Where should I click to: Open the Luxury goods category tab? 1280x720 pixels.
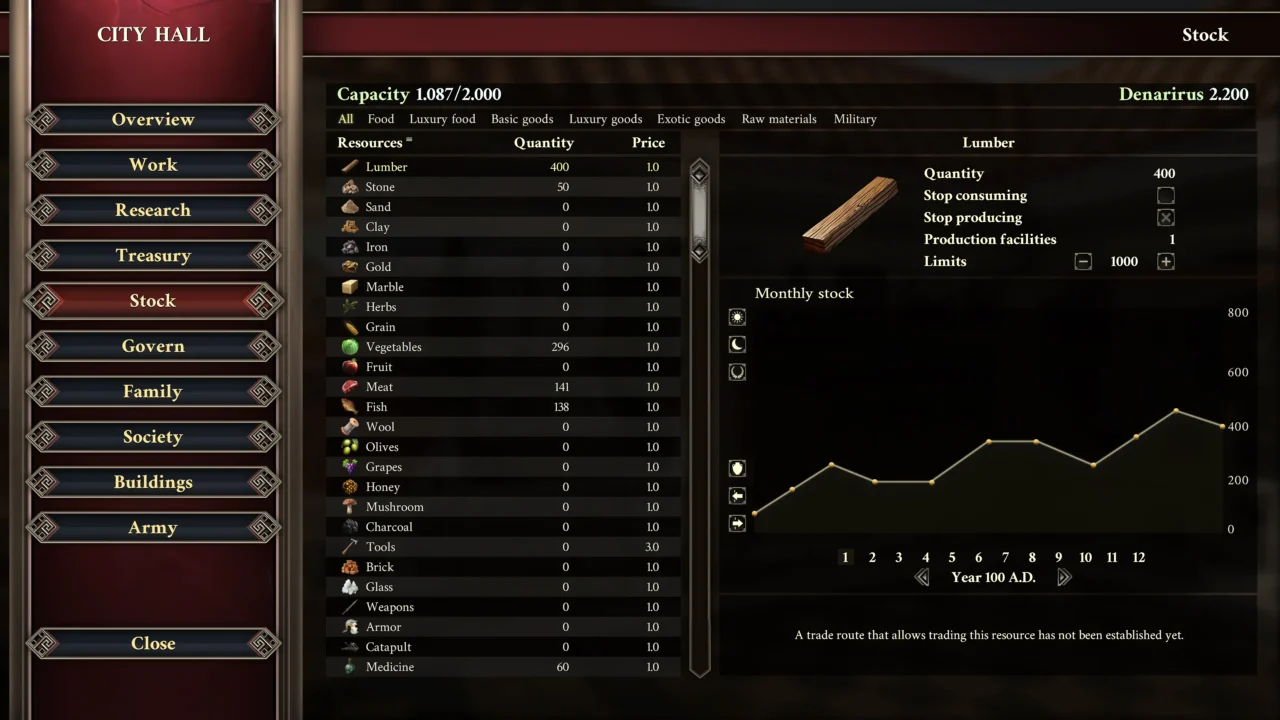(605, 119)
